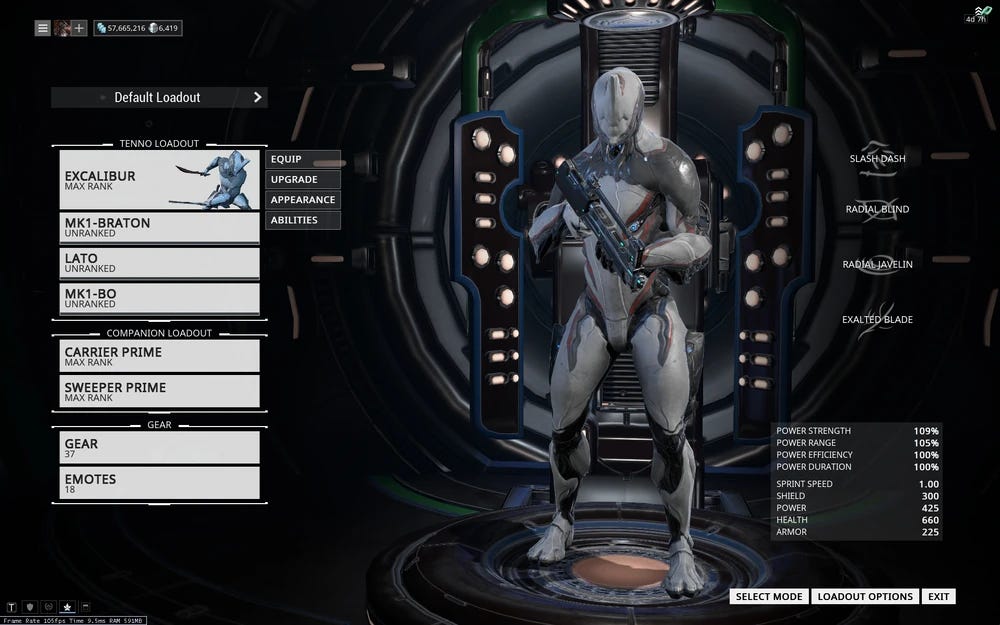Select the Lato secondary weapon slot
This screenshot has width=1000, height=625.
point(159,263)
